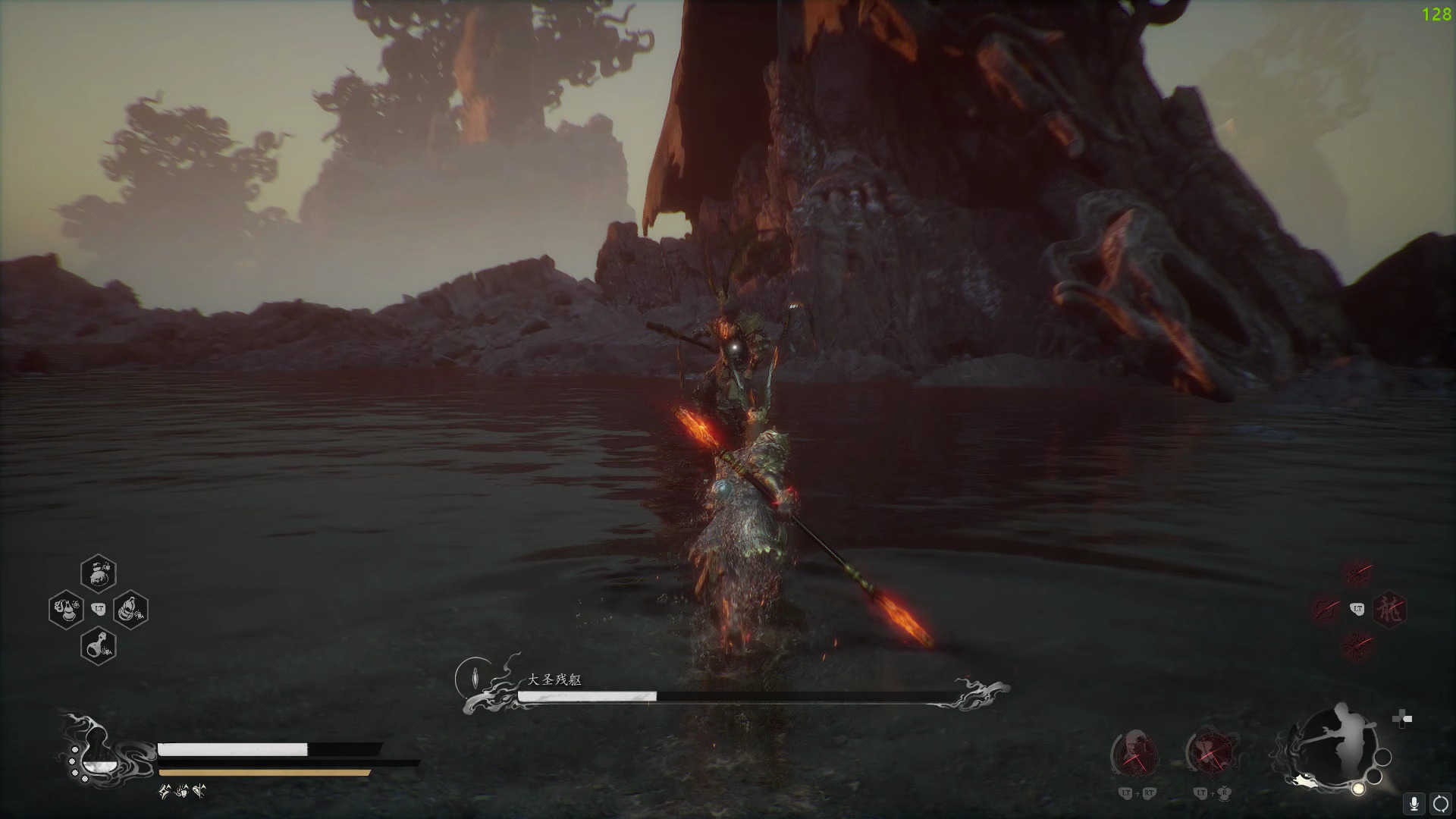Use the smoking gourd quick slot item
This screenshot has width=1456, height=819.
66,609
